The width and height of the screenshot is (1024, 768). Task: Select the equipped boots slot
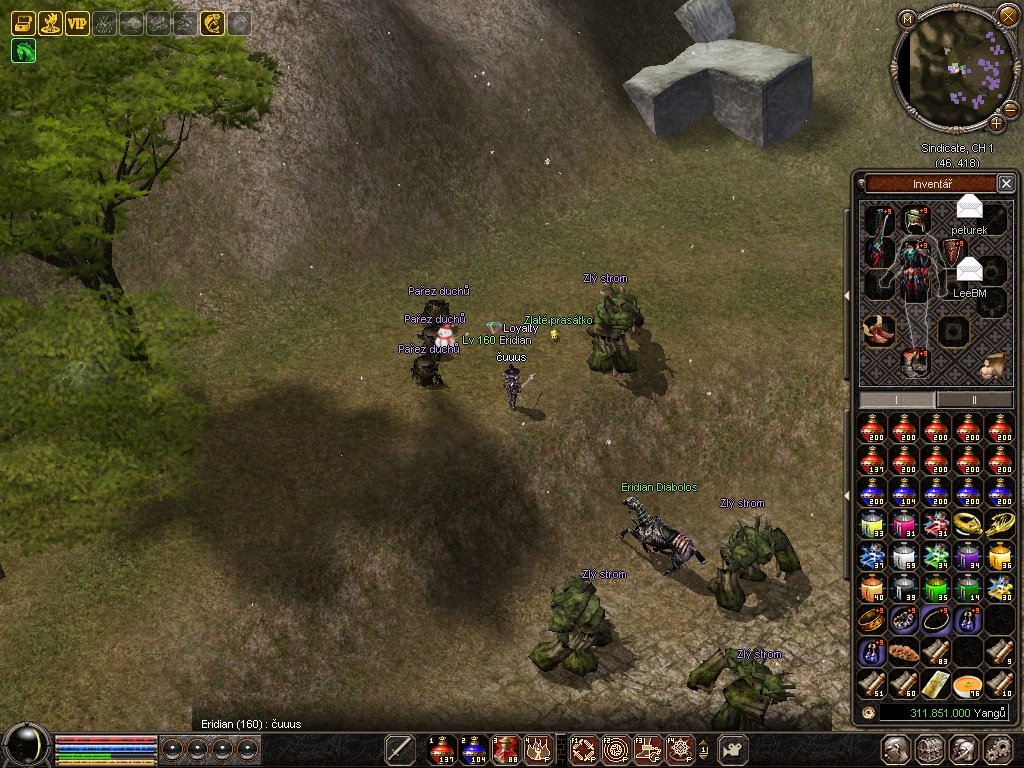[880, 329]
